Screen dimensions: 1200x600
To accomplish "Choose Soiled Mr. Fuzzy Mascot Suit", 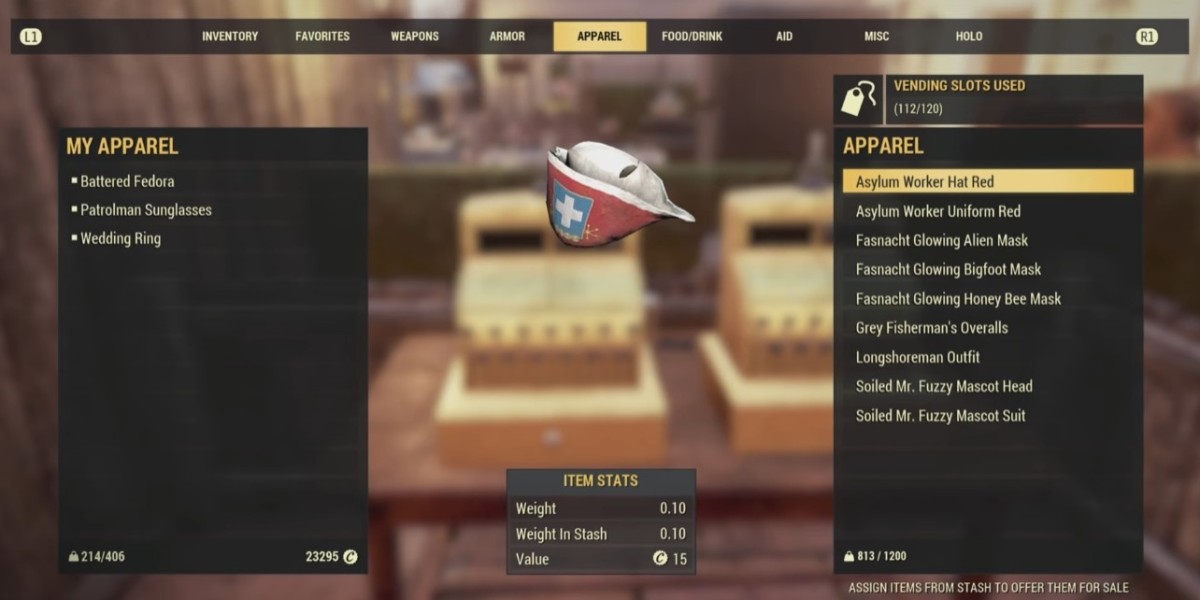I will coord(940,416).
